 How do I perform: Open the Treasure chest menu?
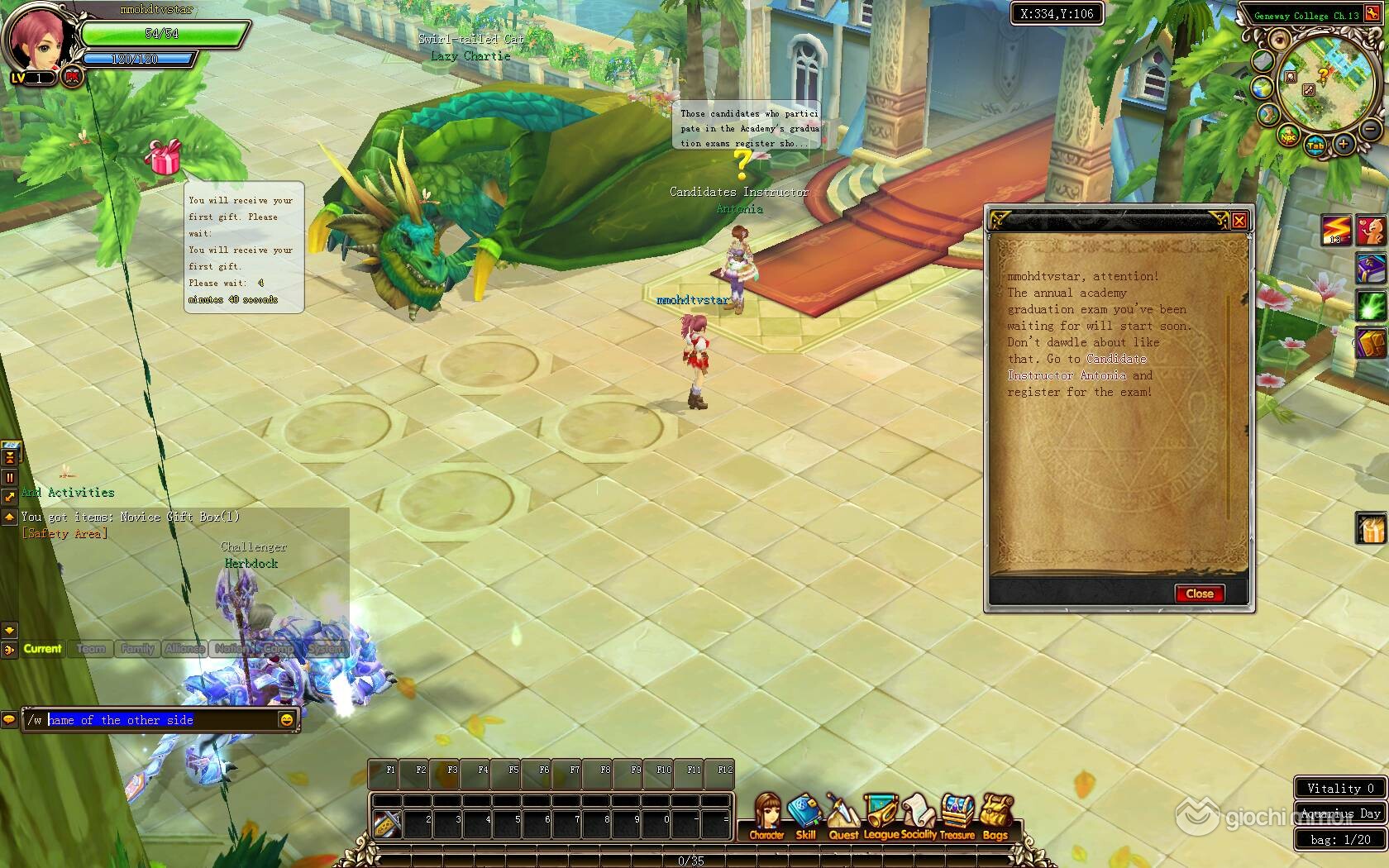click(x=957, y=818)
